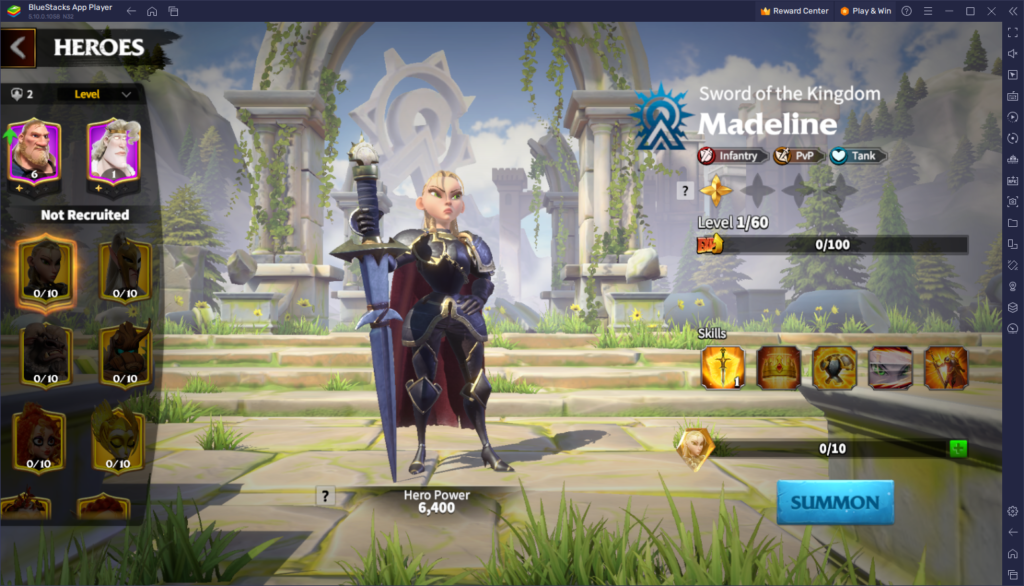Choose the red-haired unrecruited hero
Image resolution: width=1024 pixels, height=586 pixels.
coord(39,439)
